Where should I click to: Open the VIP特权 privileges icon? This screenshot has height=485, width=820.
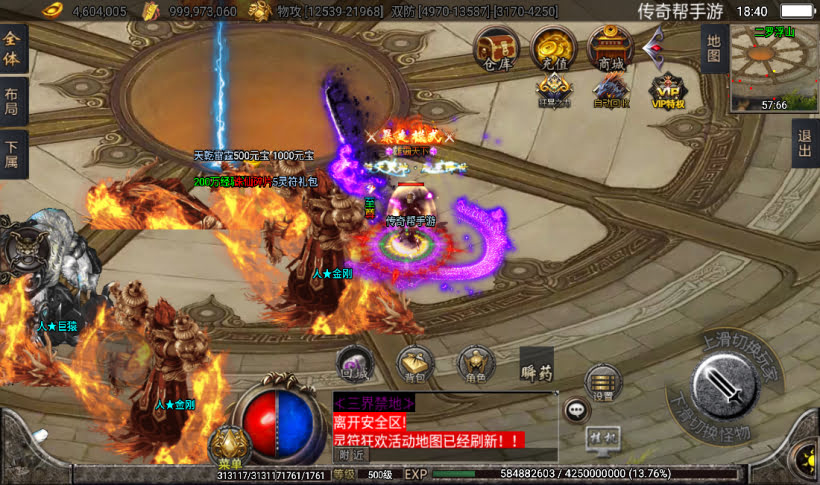pos(665,92)
